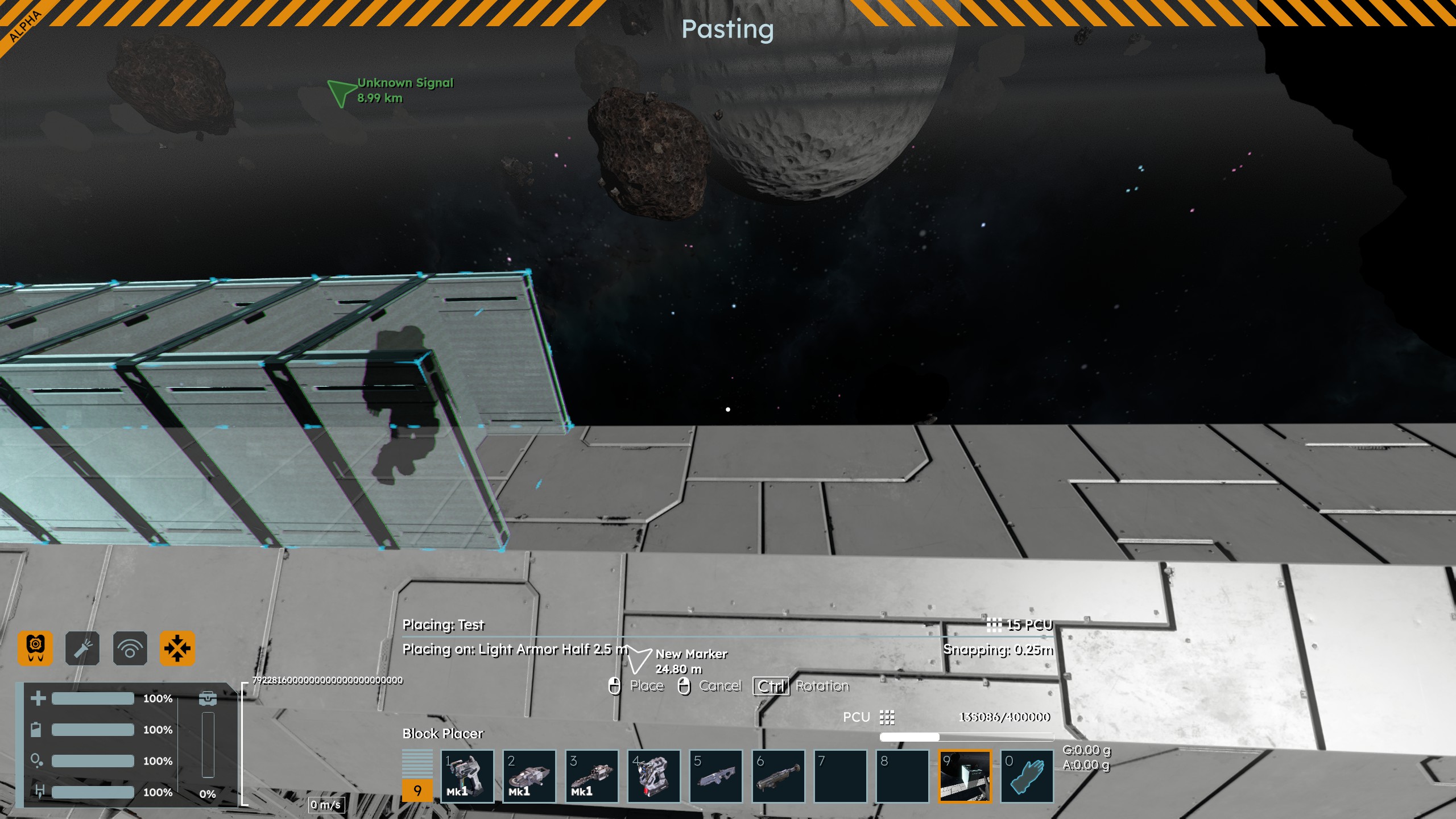Select the red-tipped tool in slot 4
Screen dimensions: 1456x819
(x=653, y=776)
